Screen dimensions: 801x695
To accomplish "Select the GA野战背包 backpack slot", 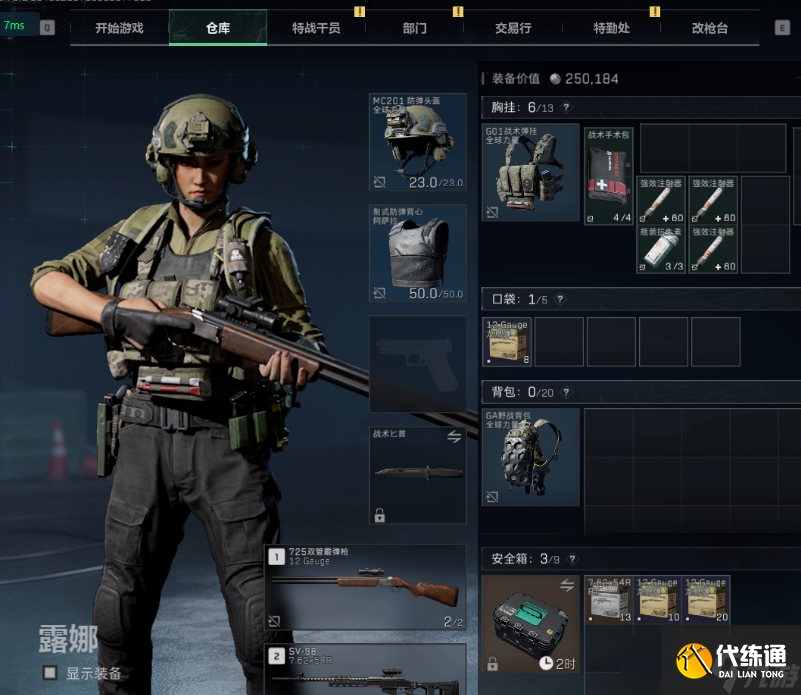I will click(530, 456).
